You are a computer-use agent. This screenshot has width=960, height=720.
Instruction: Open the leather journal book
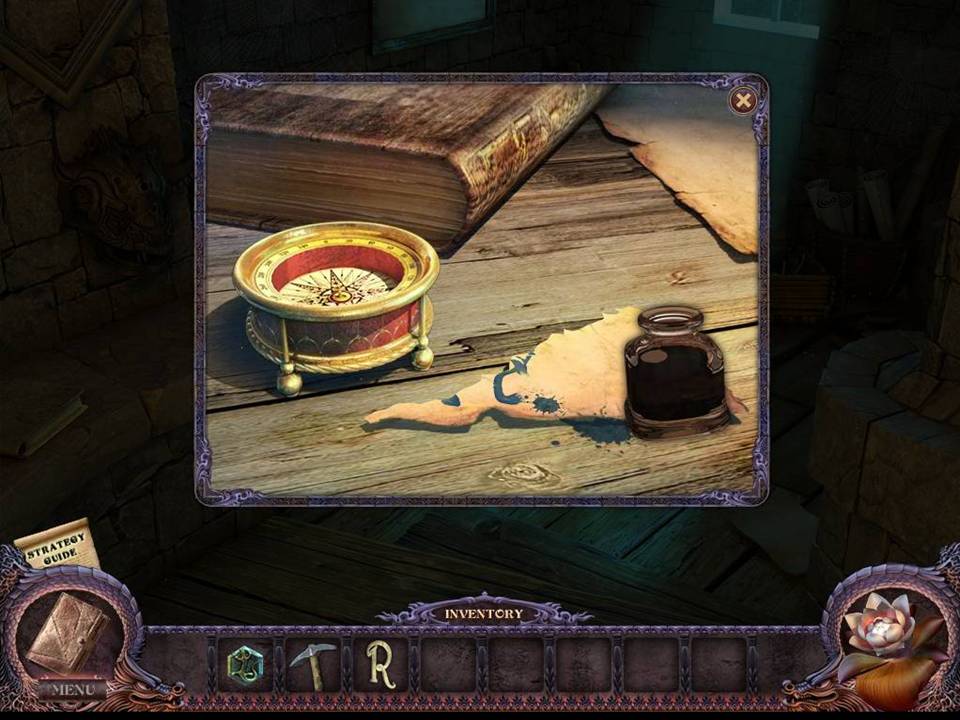click(x=67, y=631)
